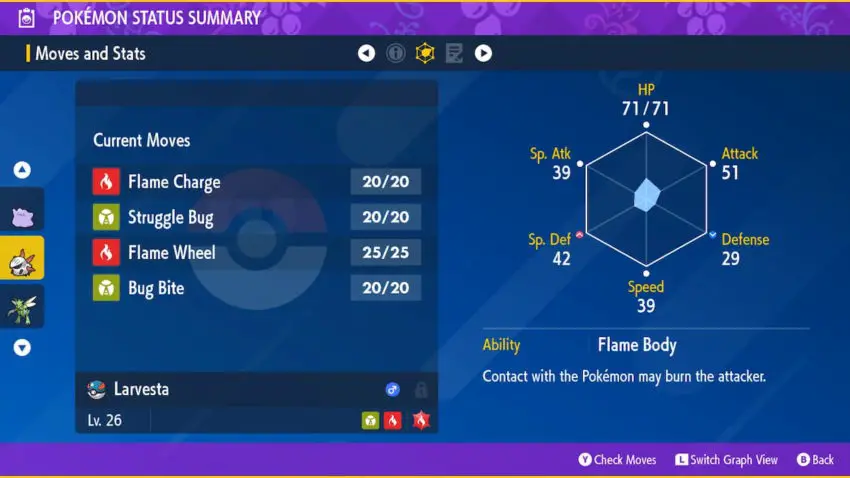Open the memo notes tab
The image size is (850, 478).
click(x=454, y=53)
